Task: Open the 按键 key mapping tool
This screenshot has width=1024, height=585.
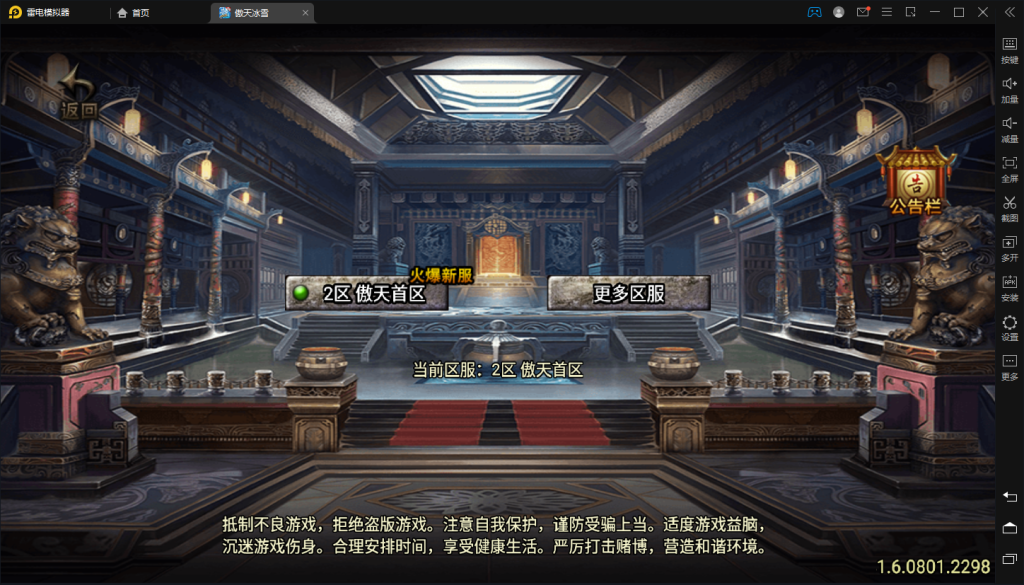Action: point(1009,48)
